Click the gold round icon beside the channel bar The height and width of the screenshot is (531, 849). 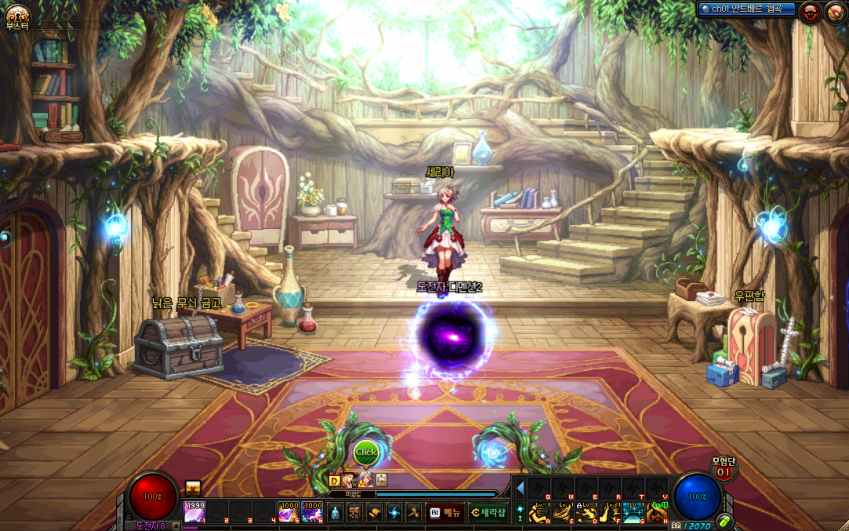coord(835,11)
